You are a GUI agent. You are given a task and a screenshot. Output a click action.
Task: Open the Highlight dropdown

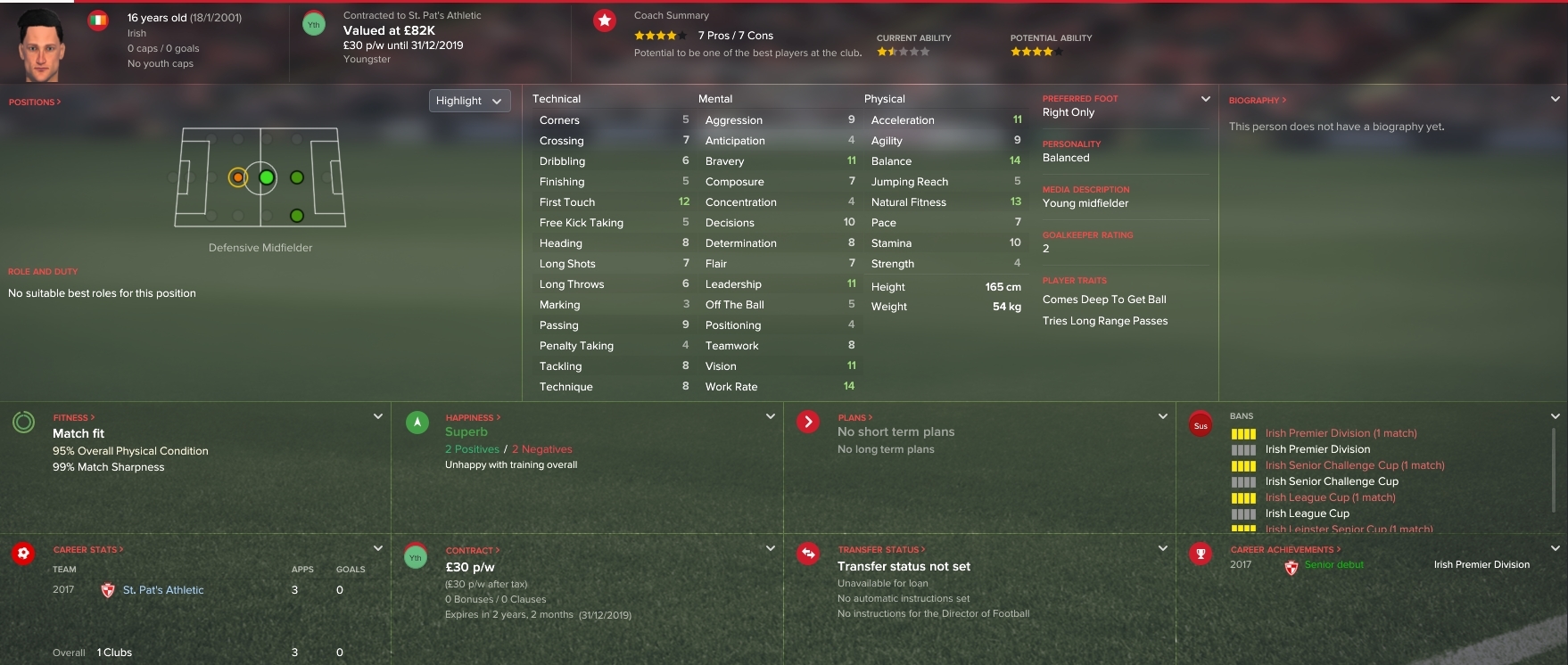[469, 101]
